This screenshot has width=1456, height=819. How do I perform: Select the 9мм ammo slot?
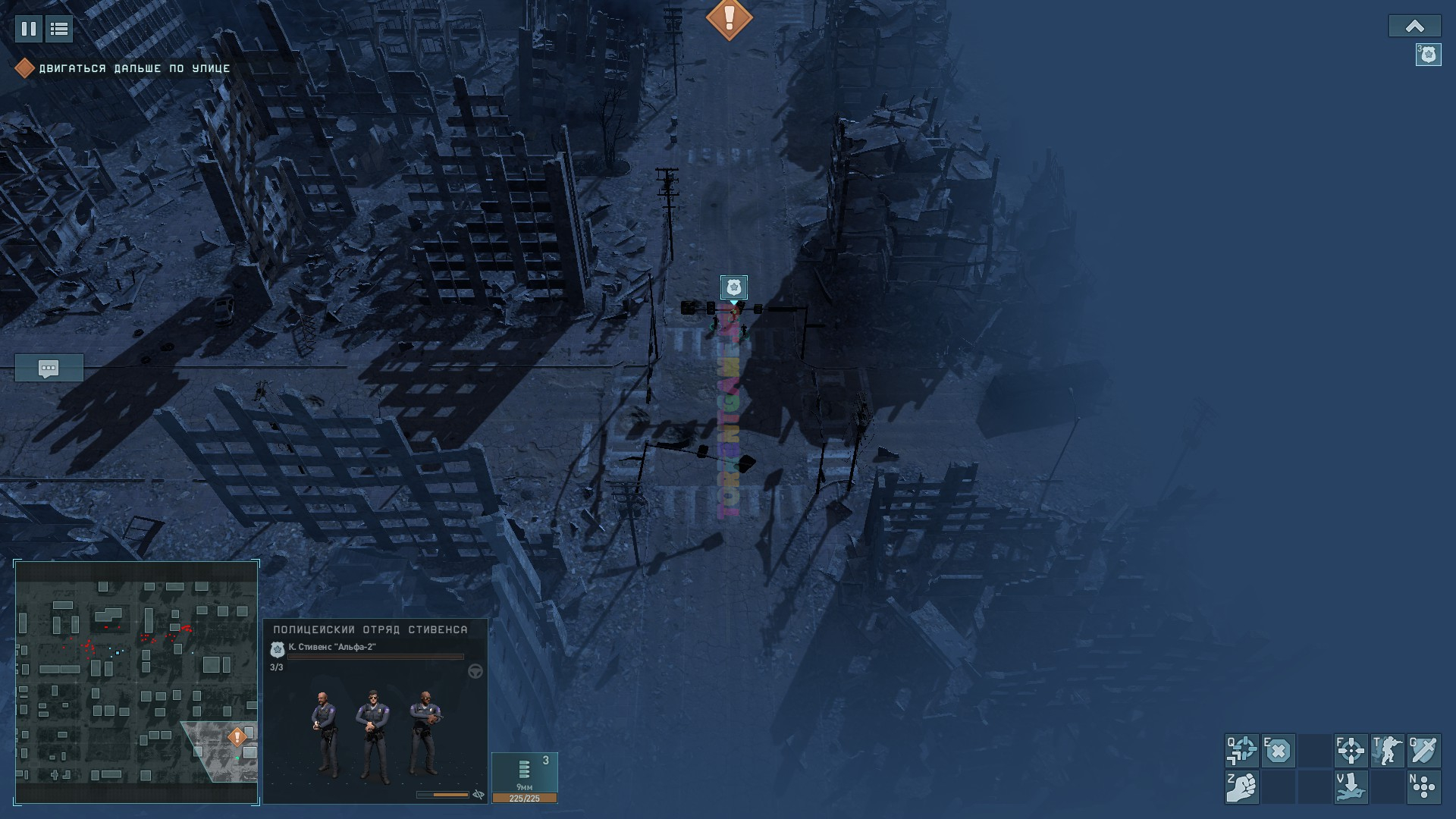[x=524, y=773]
